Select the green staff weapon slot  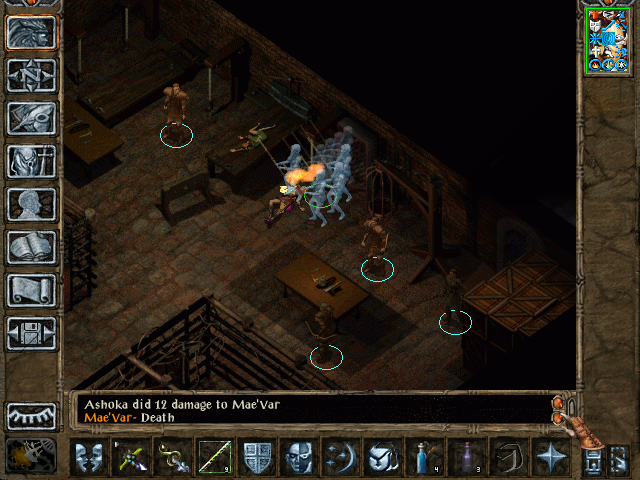tap(214, 458)
